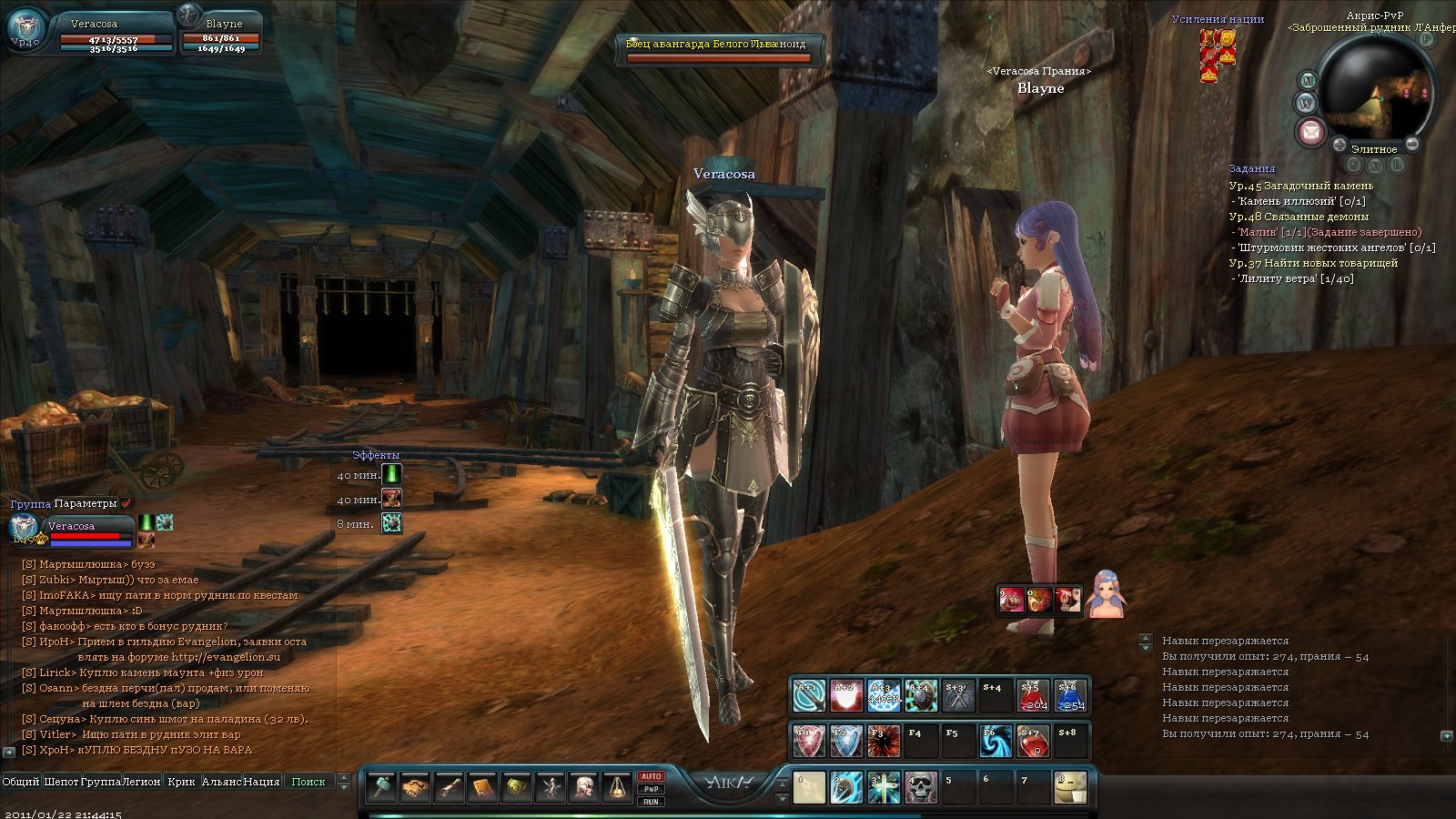
Task: Activate the glowing cross skill in slot 3
Action: (884, 788)
